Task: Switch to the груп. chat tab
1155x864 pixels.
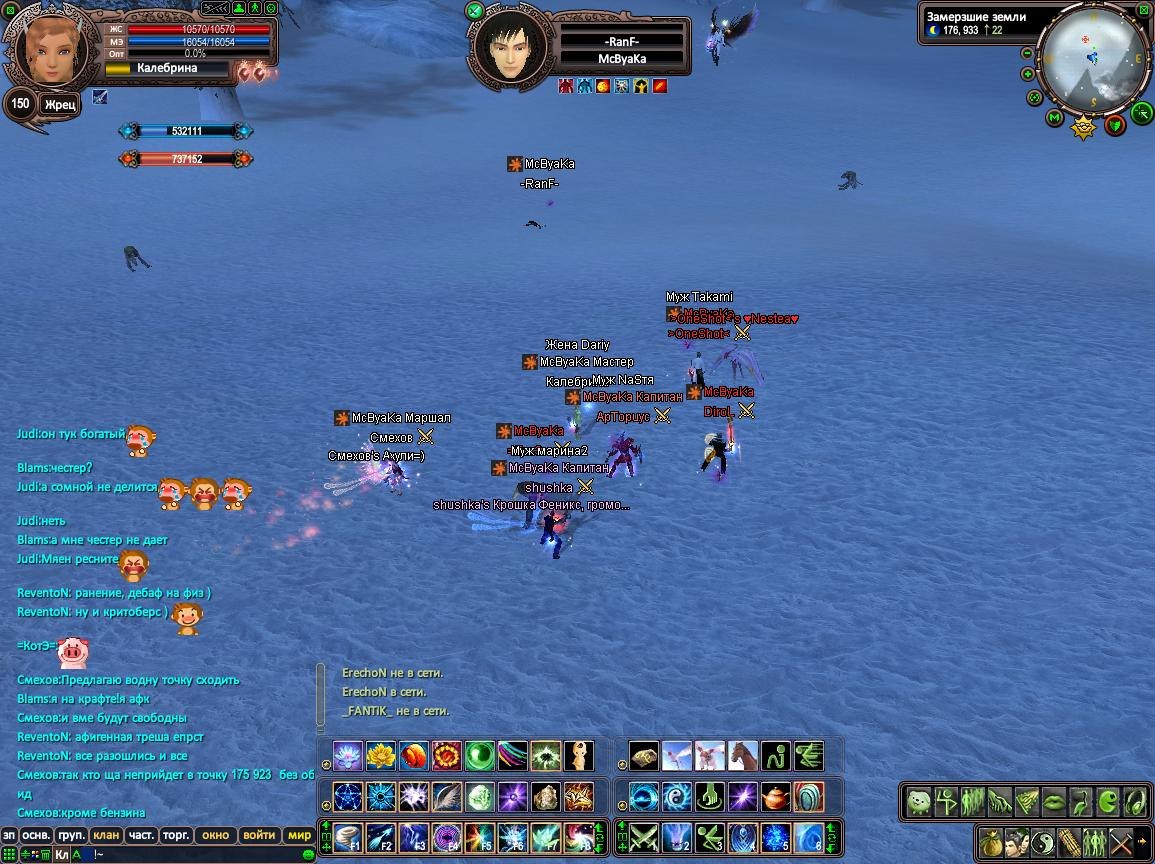Action: point(71,835)
